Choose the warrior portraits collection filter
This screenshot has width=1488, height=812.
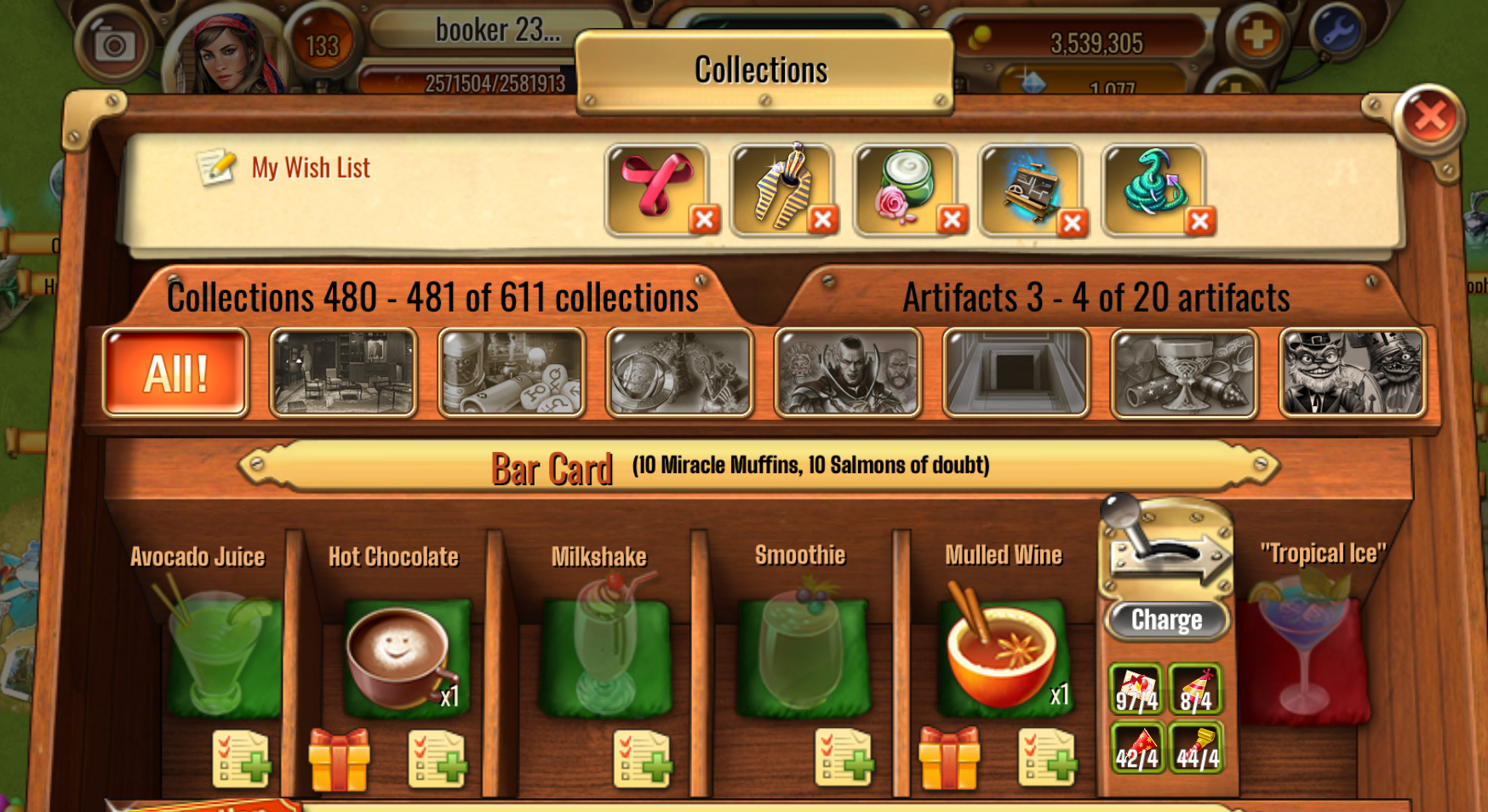[x=847, y=373]
